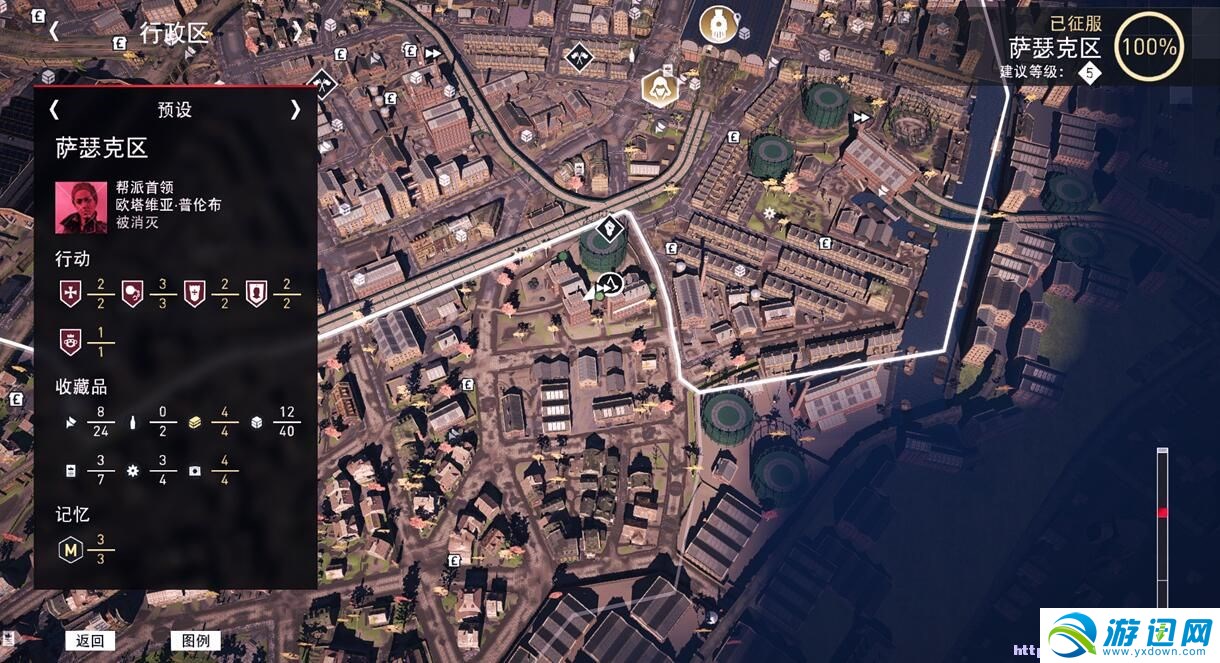Go to the previous 行政区 district

click(x=54, y=31)
